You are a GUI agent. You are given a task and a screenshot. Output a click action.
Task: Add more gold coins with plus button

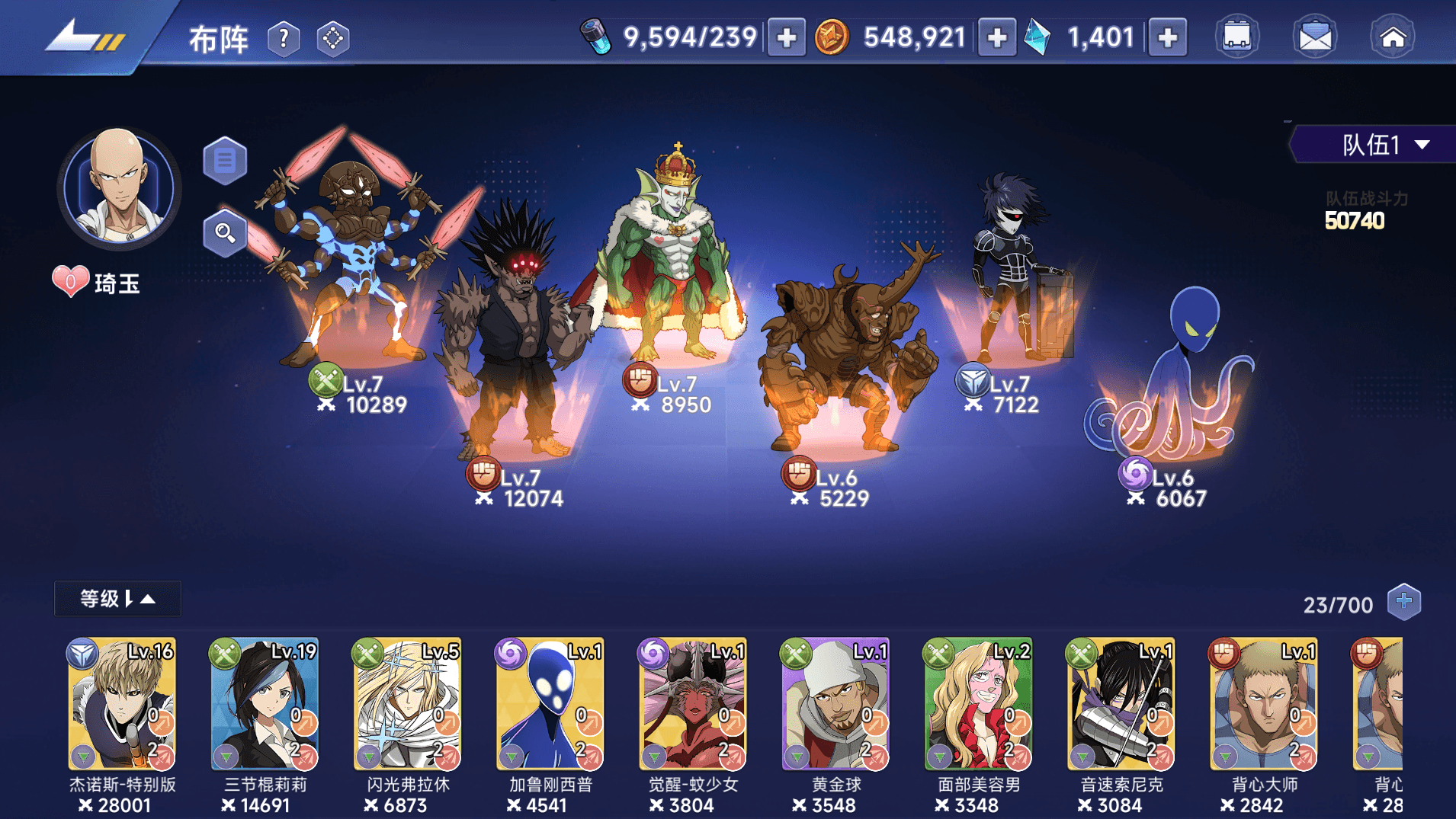996,37
